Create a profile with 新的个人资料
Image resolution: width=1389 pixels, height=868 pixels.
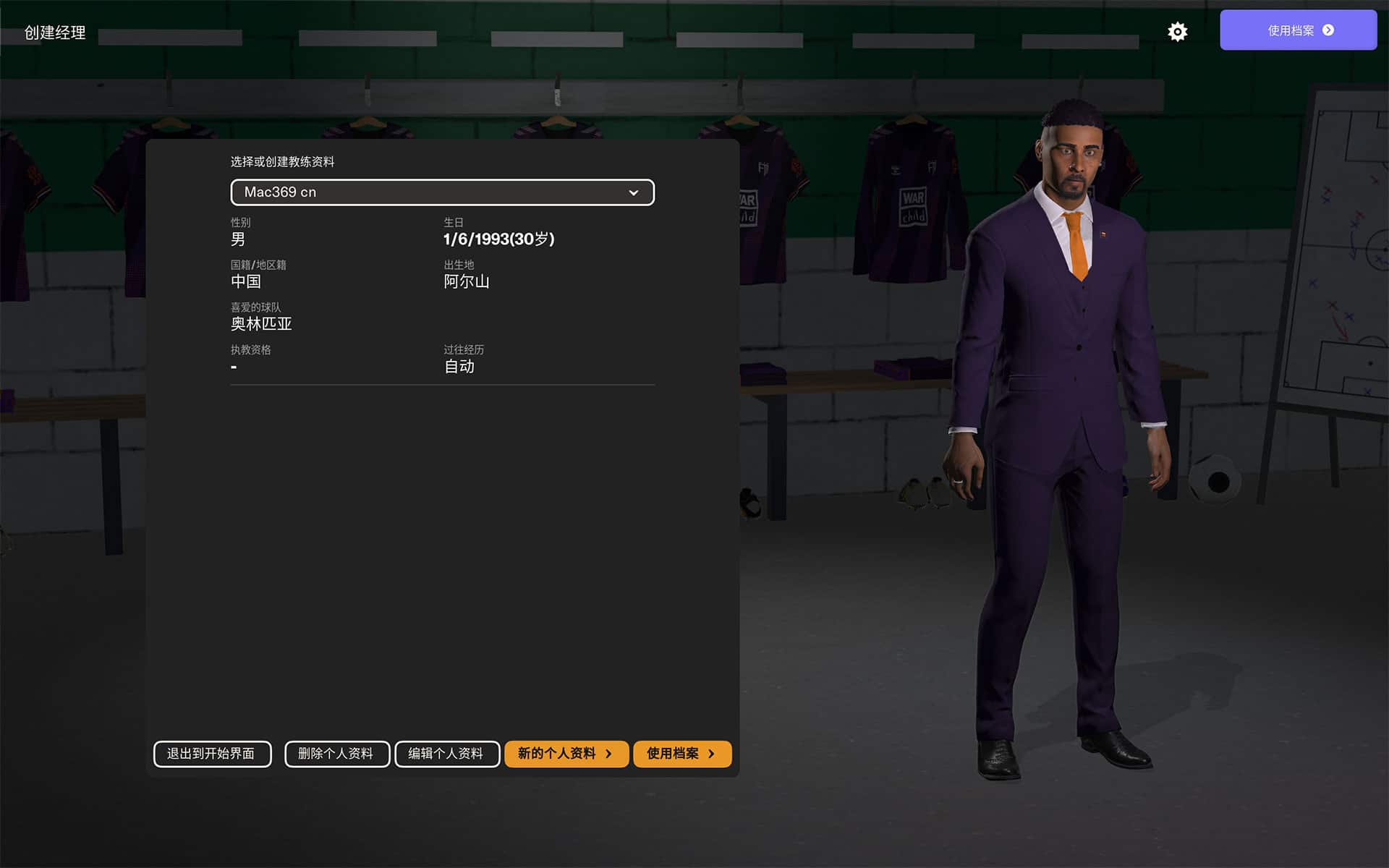pos(566,754)
